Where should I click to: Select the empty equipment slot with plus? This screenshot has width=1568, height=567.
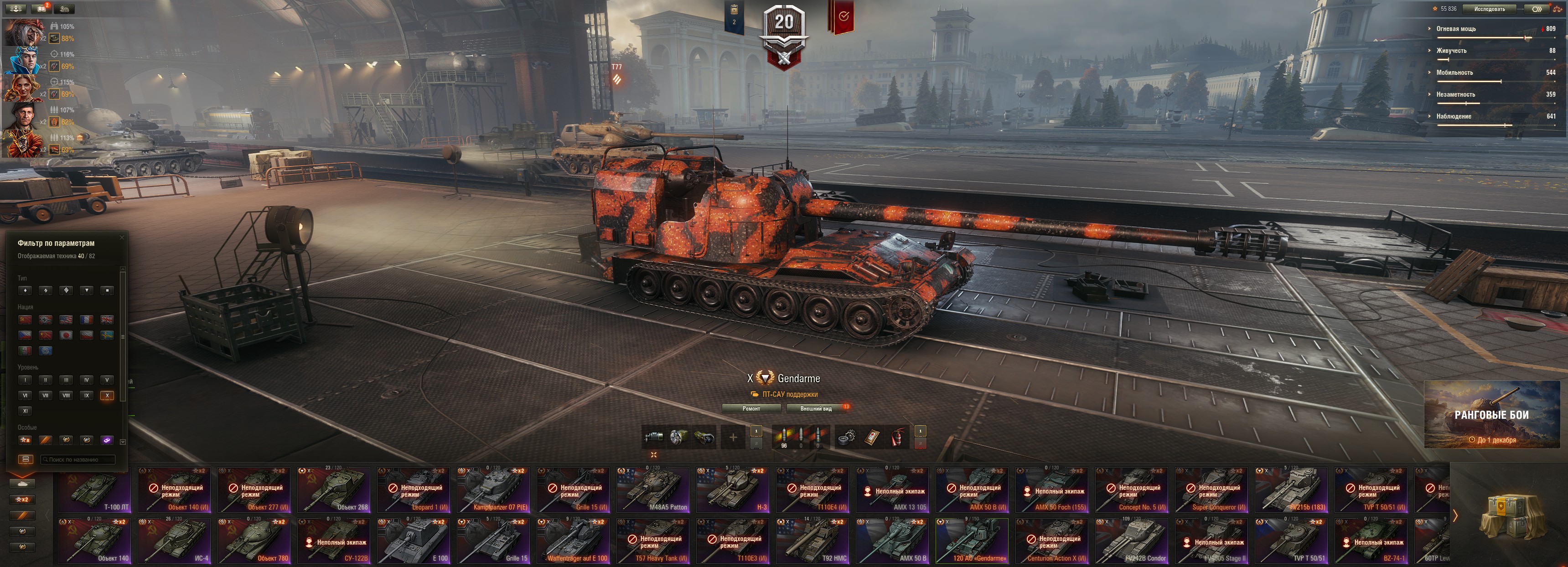(733, 437)
